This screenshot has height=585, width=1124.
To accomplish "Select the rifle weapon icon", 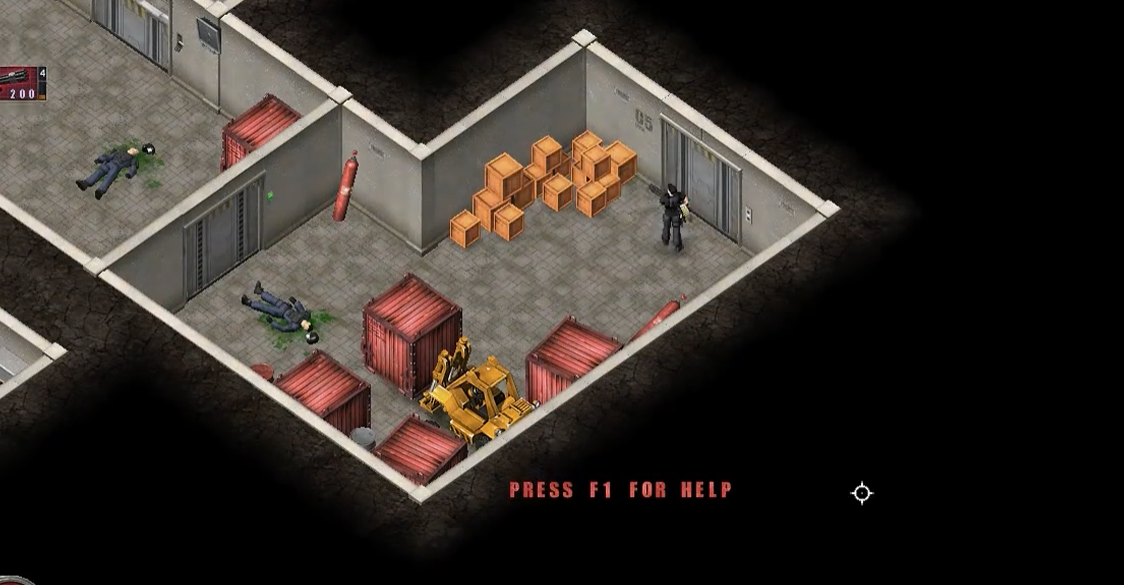I will click(x=17, y=76).
